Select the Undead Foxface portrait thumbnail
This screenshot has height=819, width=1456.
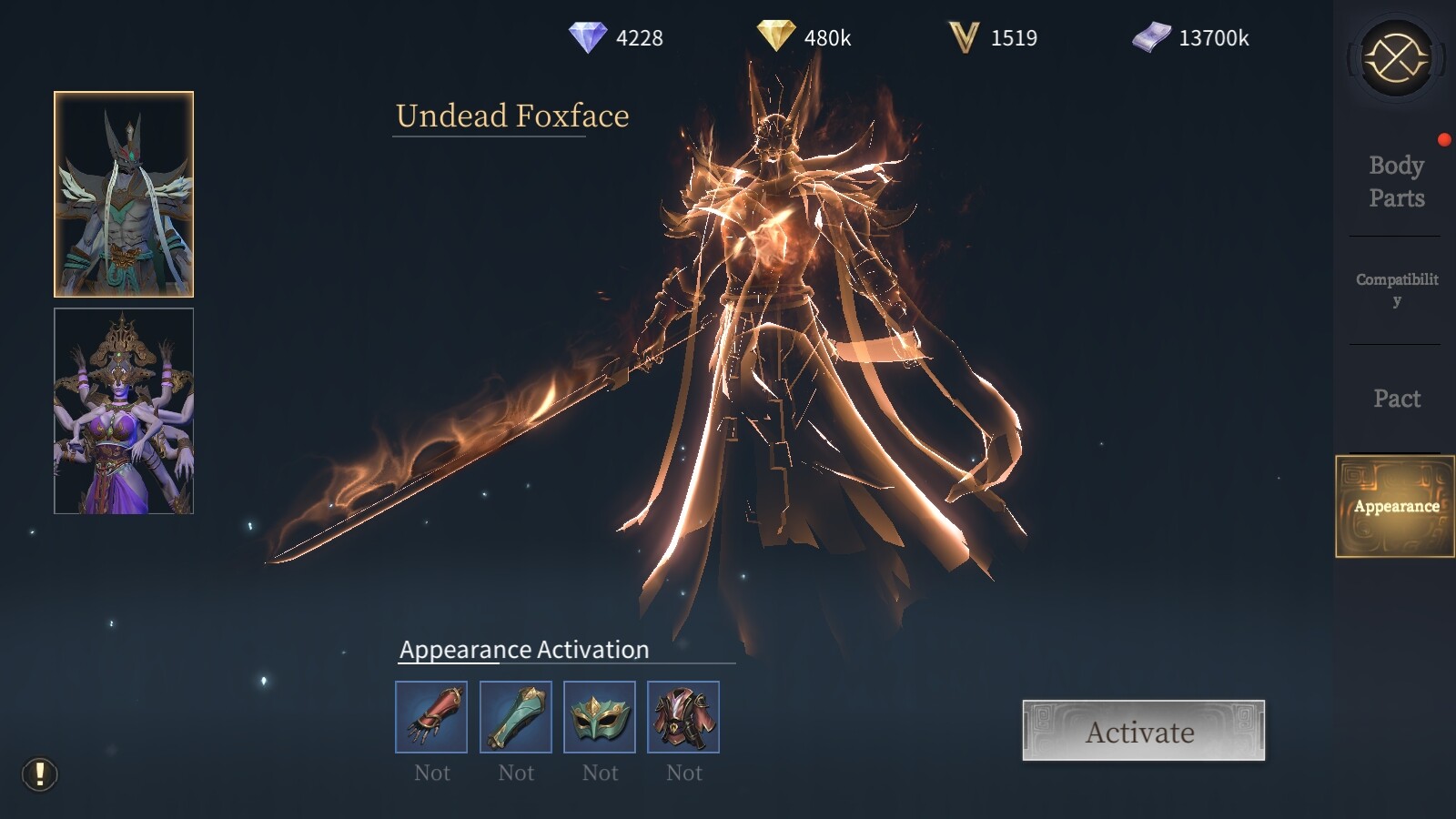(x=124, y=195)
